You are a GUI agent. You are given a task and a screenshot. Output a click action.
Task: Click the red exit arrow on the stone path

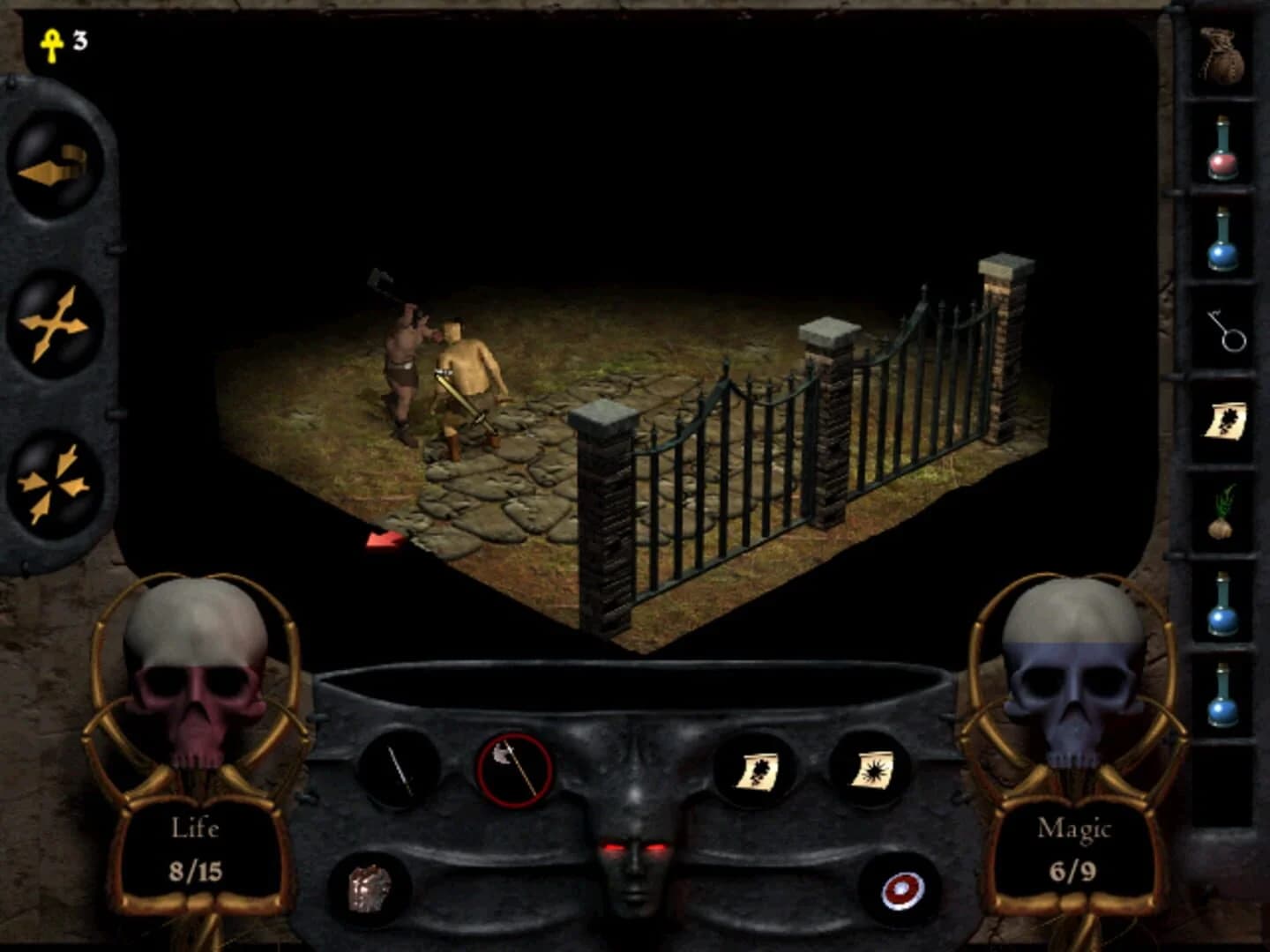pyautogui.click(x=385, y=539)
